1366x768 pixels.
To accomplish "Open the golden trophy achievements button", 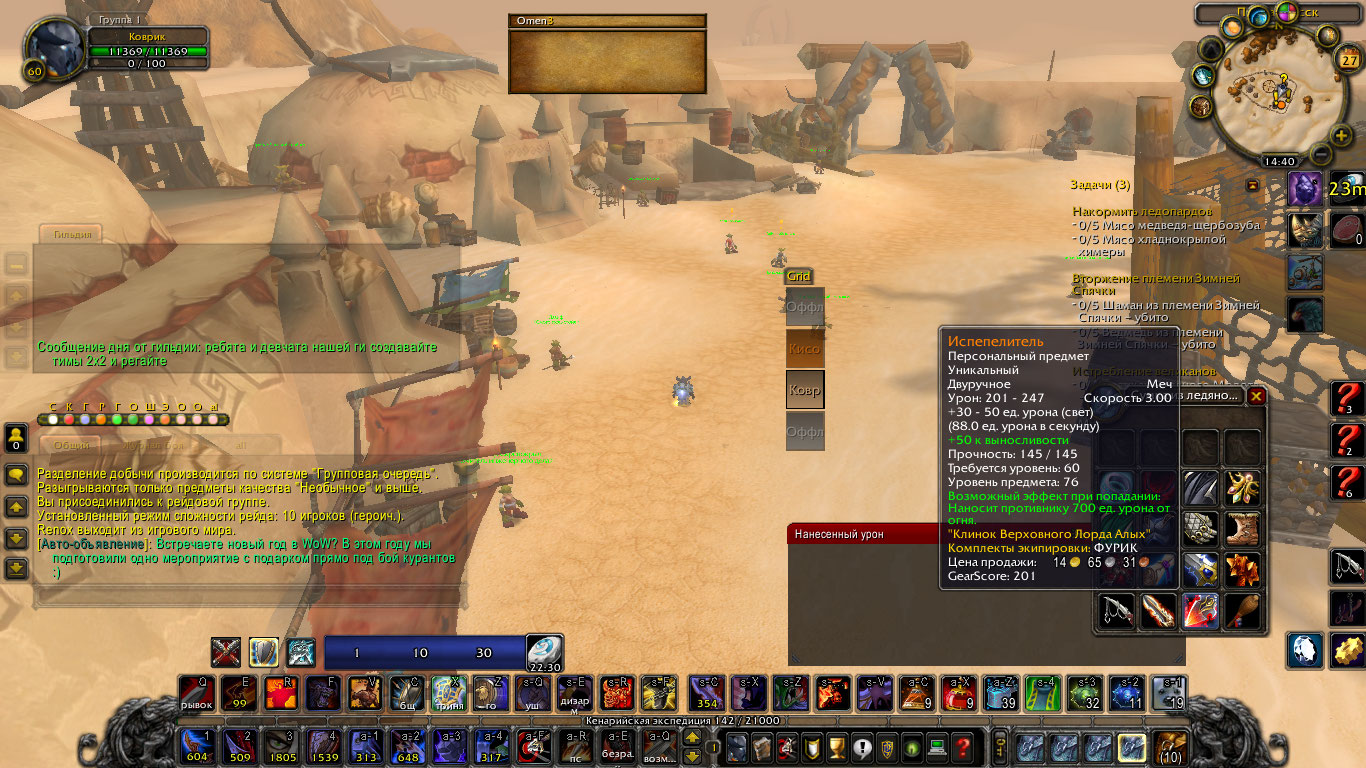I will coord(837,746).
